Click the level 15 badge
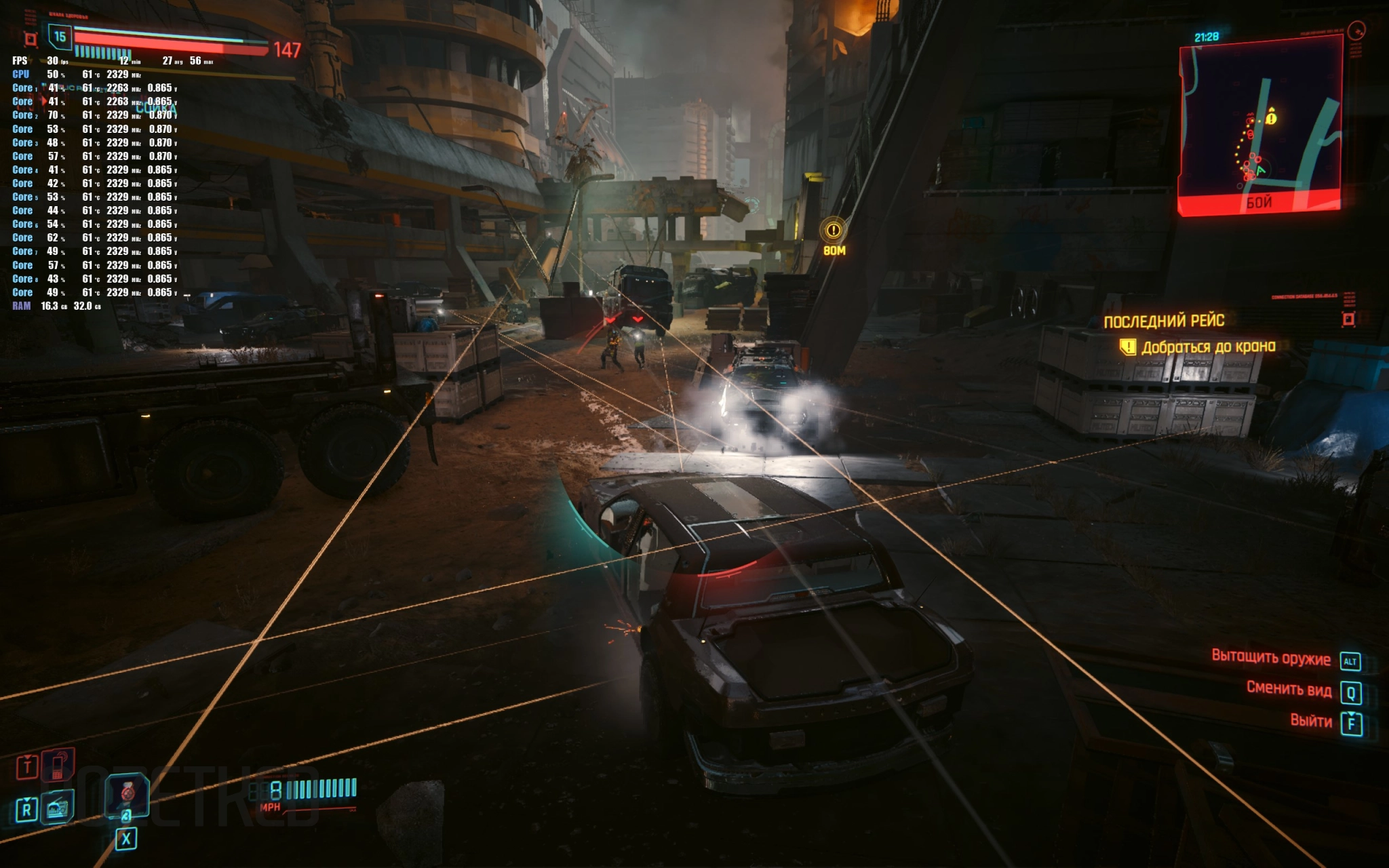This screenshot has width=1389, height=868. click(x=60, y=37)
